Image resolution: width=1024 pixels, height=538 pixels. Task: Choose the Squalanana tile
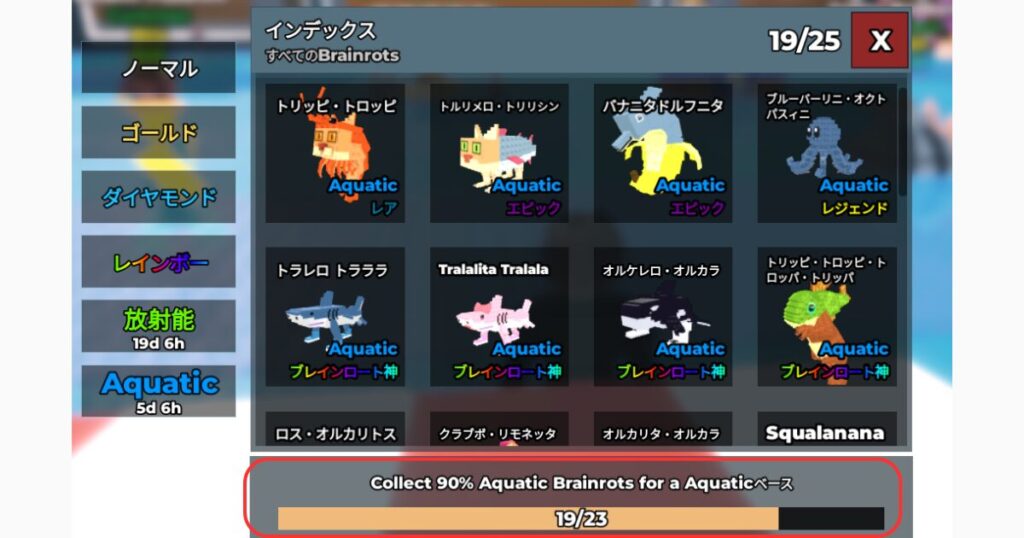point(826,431)
